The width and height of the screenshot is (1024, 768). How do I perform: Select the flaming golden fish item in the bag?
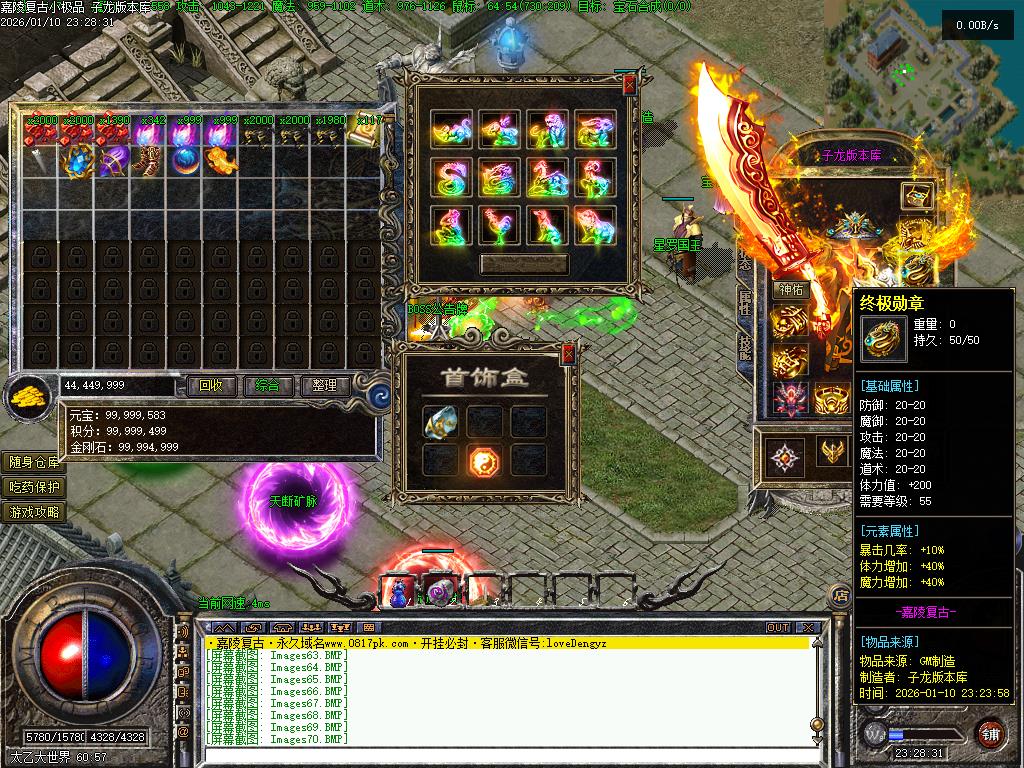click(x=221, y=160)
